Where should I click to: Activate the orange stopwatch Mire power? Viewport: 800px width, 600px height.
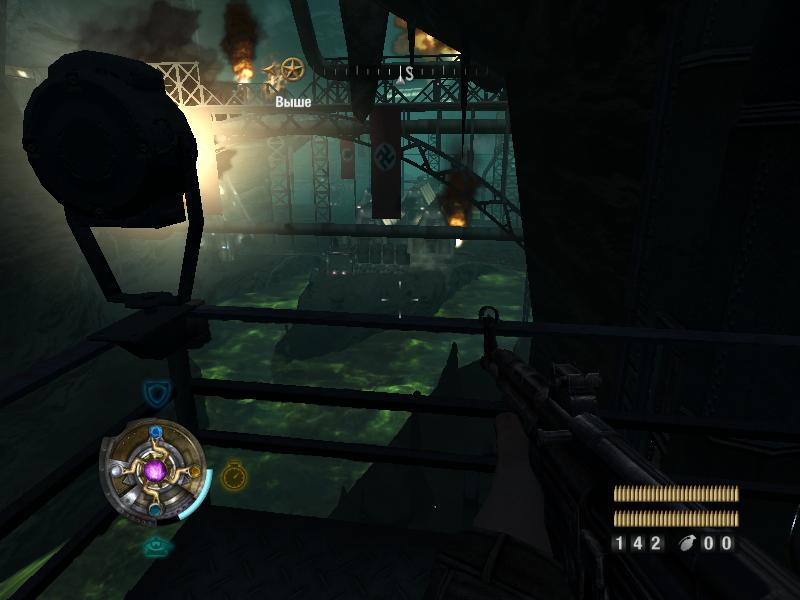(233, 474)
